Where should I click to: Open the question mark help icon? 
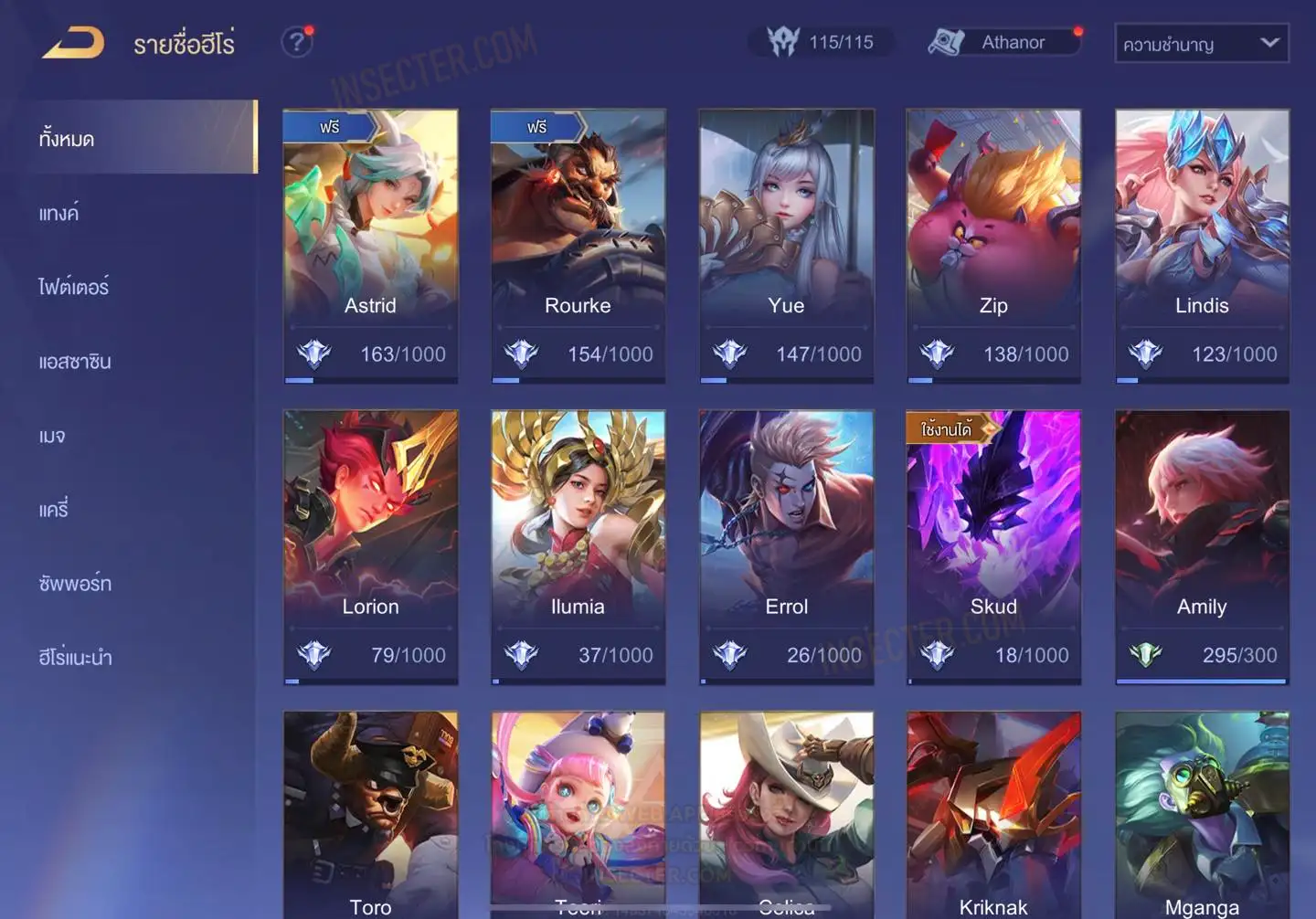click(296, 42)
